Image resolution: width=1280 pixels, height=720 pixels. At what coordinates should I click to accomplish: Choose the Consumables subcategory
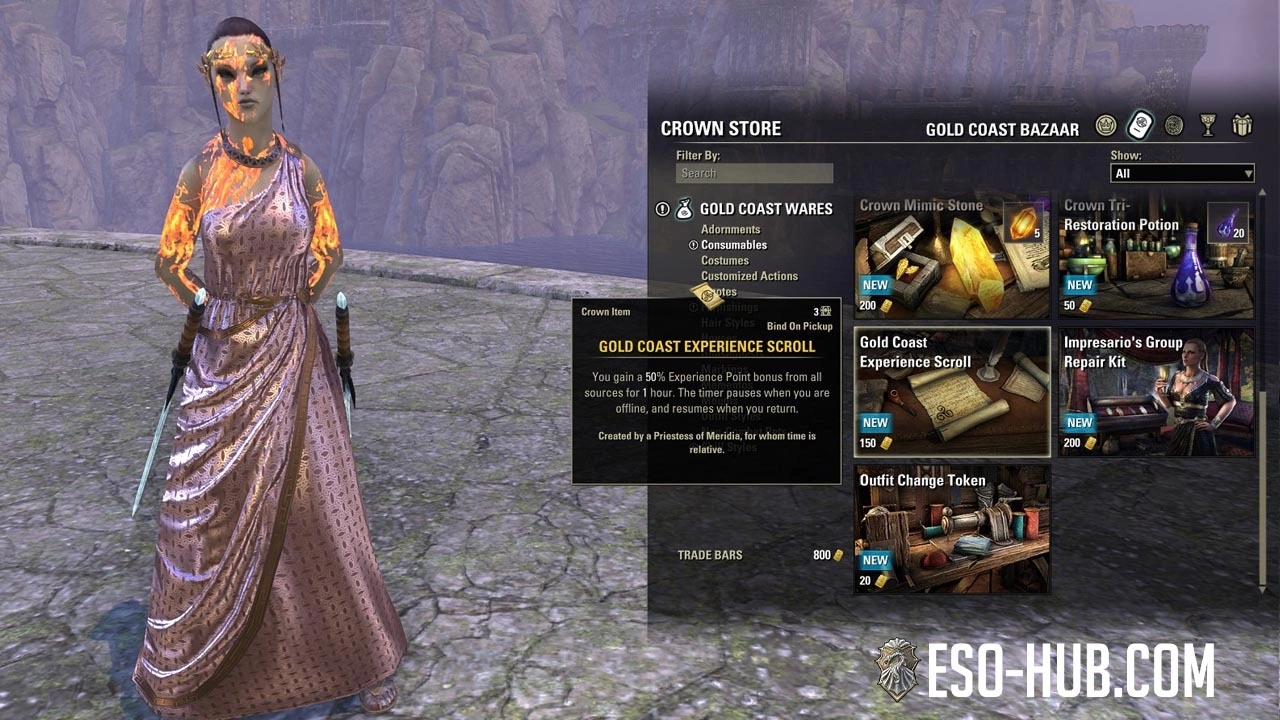pyautogui.click(x=734, y=245)
